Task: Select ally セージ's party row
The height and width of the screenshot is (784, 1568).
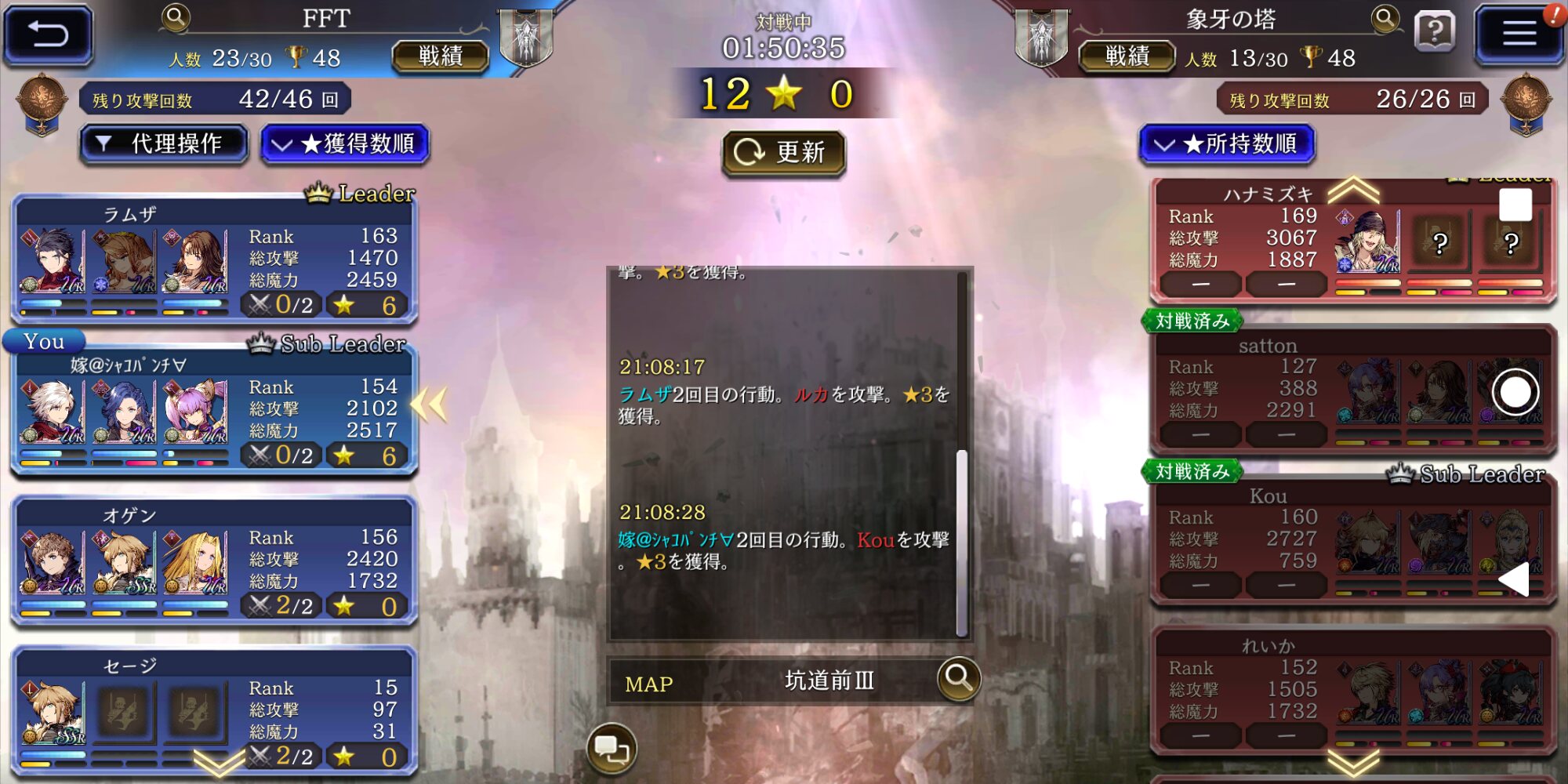Action: click(x=213, y=710)
